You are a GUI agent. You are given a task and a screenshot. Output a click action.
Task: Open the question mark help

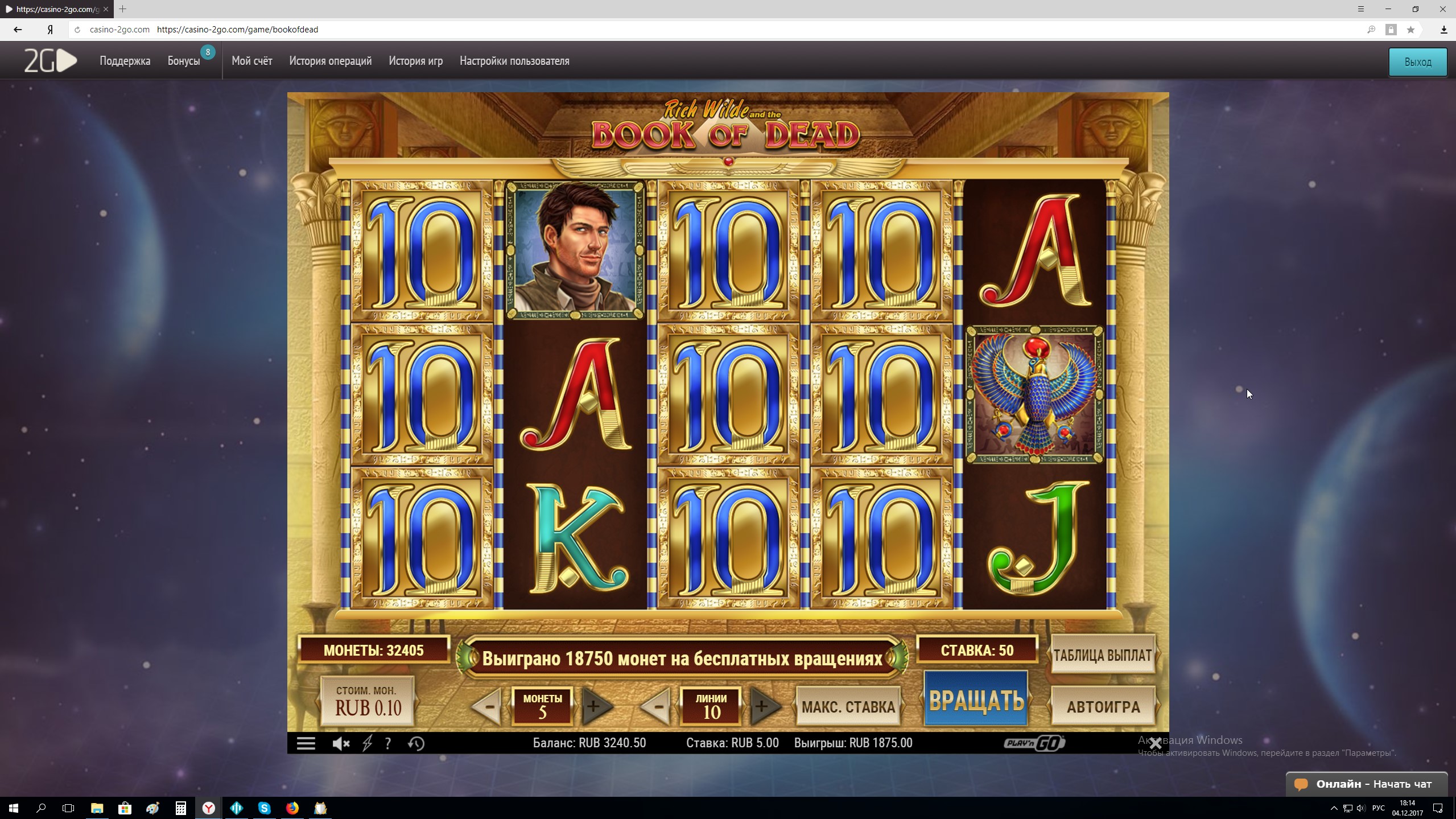(388, 743)
